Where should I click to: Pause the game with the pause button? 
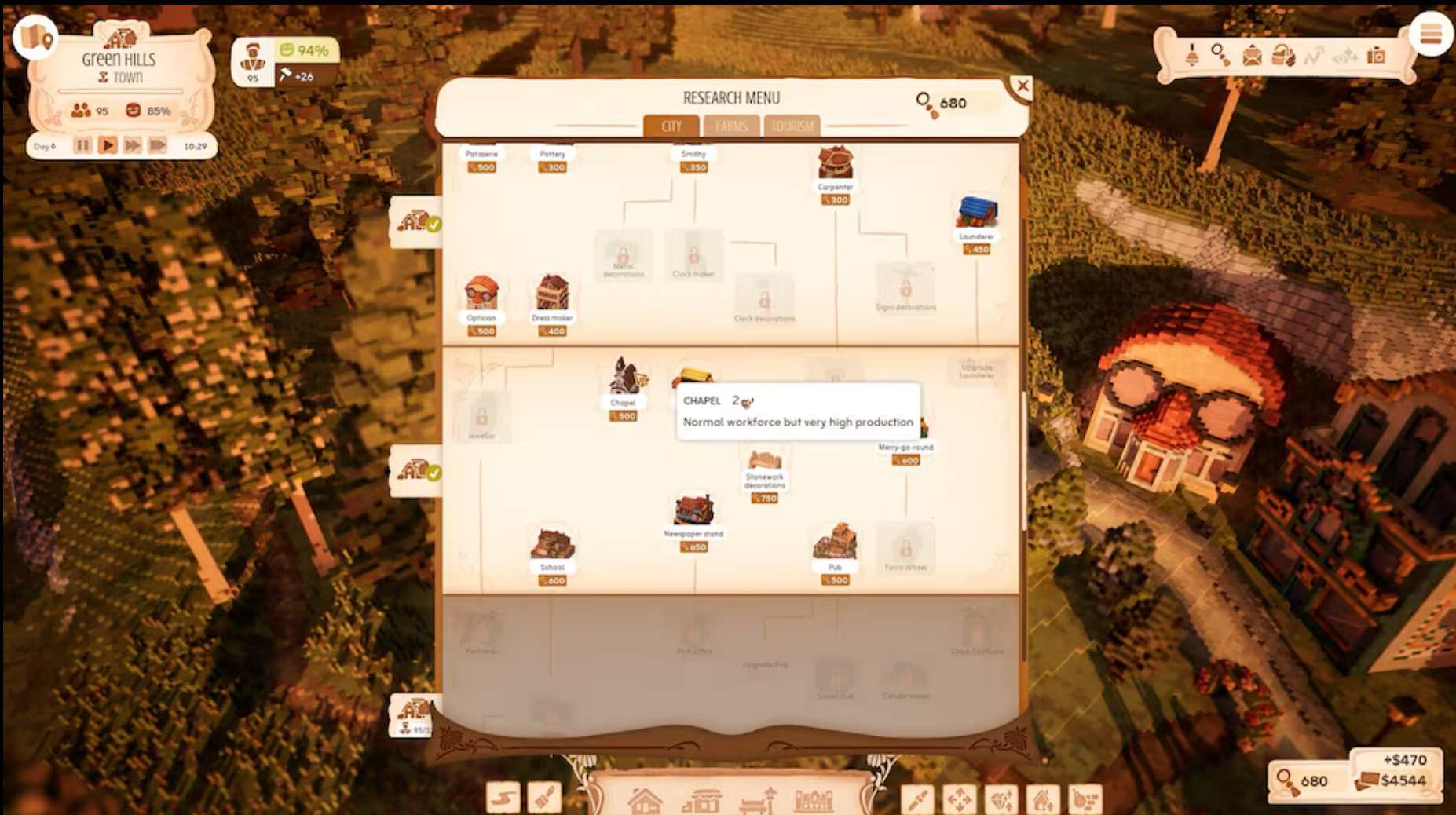coord(83,144)
